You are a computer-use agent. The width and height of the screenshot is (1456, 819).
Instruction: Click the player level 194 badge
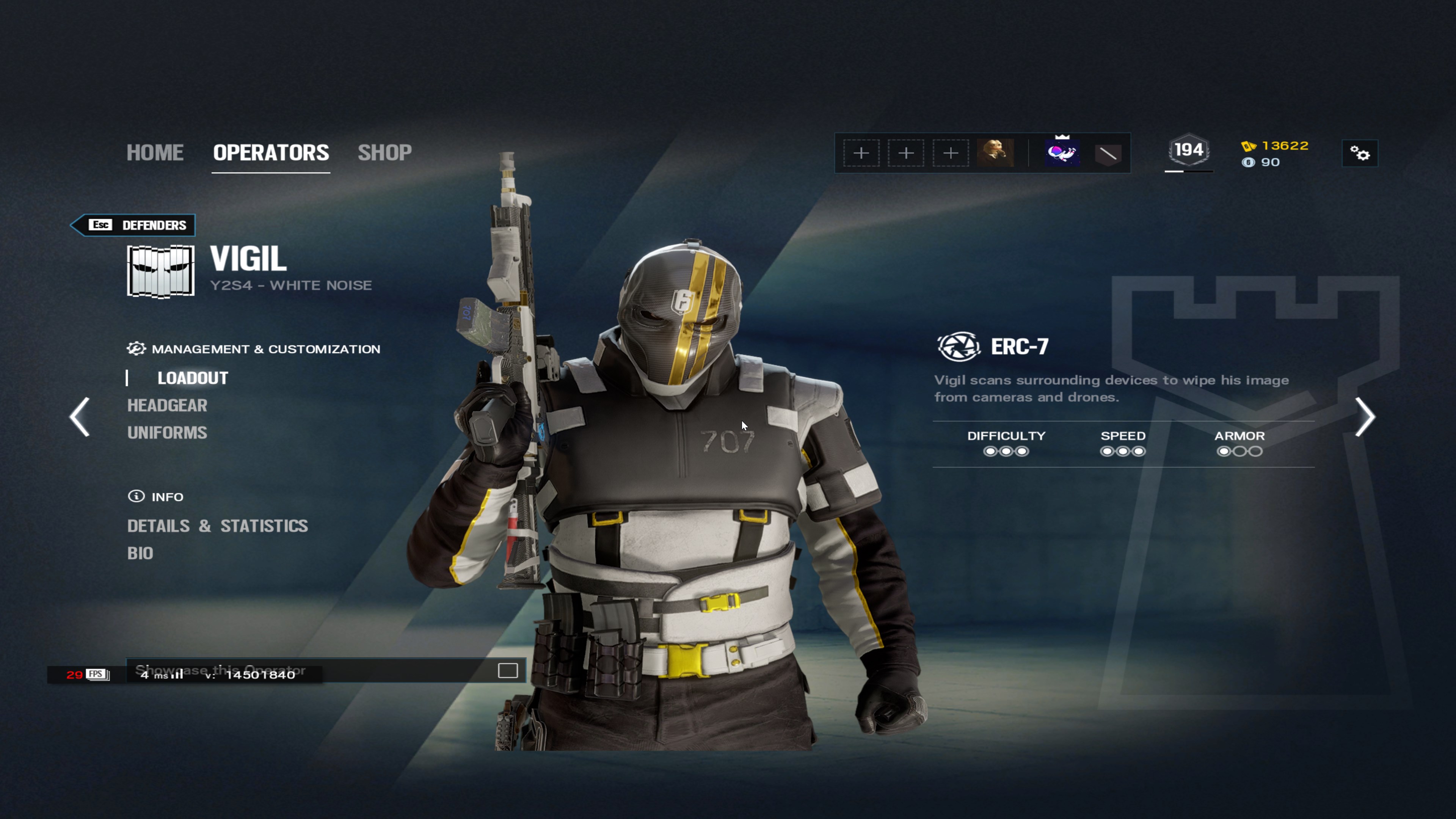click(1189, 151)
